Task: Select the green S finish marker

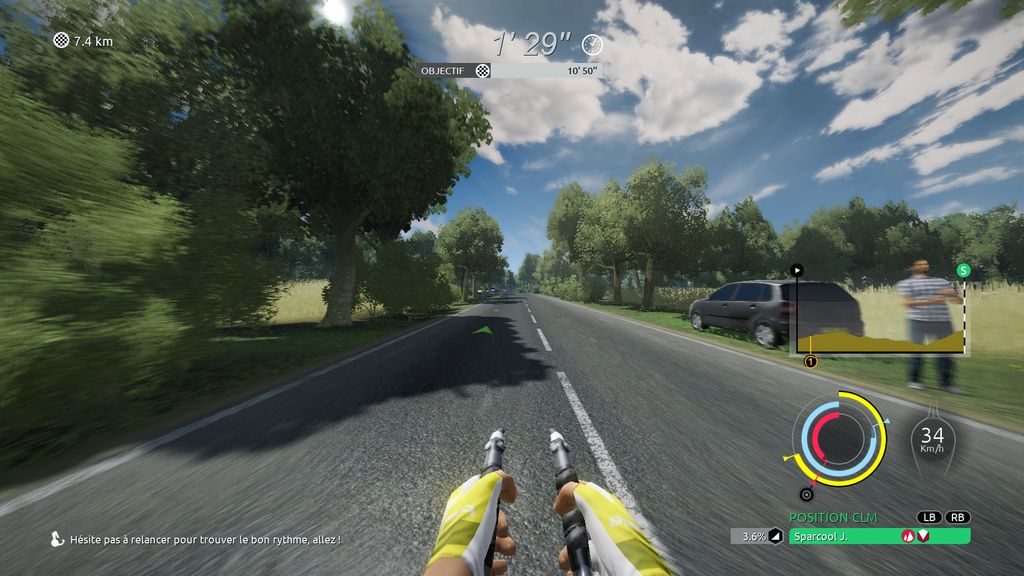Action: click(963, 270)
